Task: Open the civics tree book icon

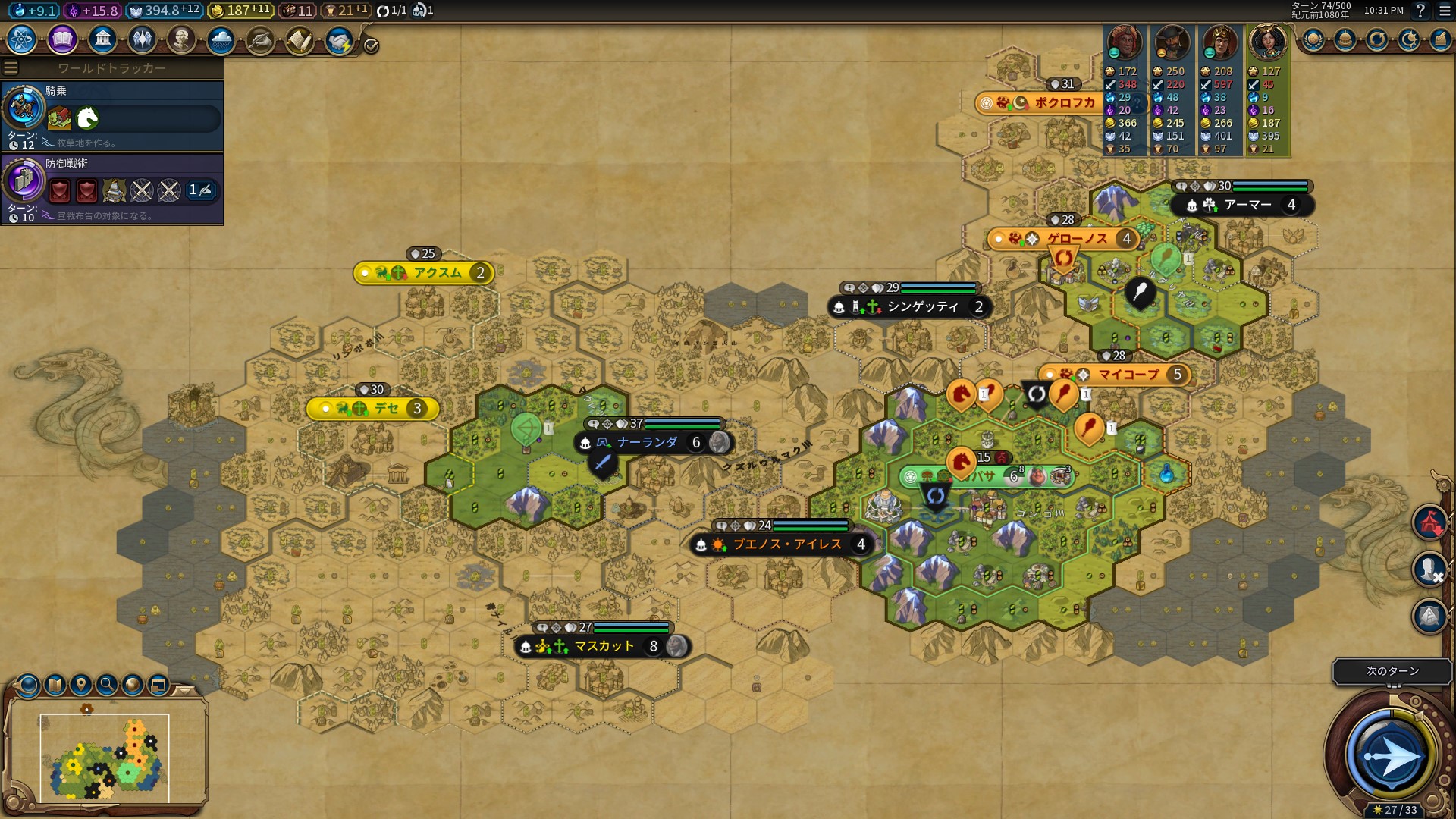Action: (62, 39)
